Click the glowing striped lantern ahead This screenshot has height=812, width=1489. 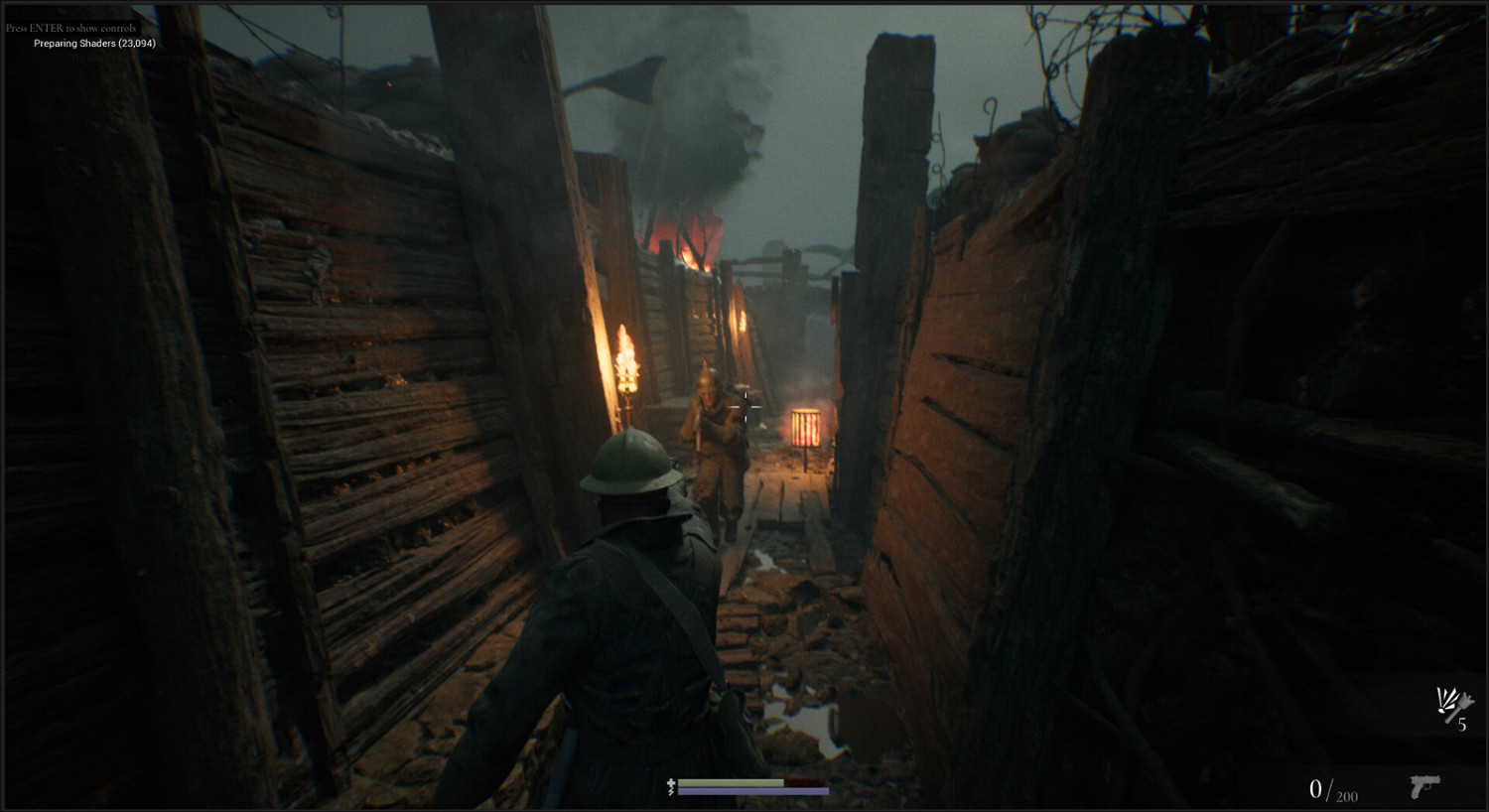(x=804, y=429)
